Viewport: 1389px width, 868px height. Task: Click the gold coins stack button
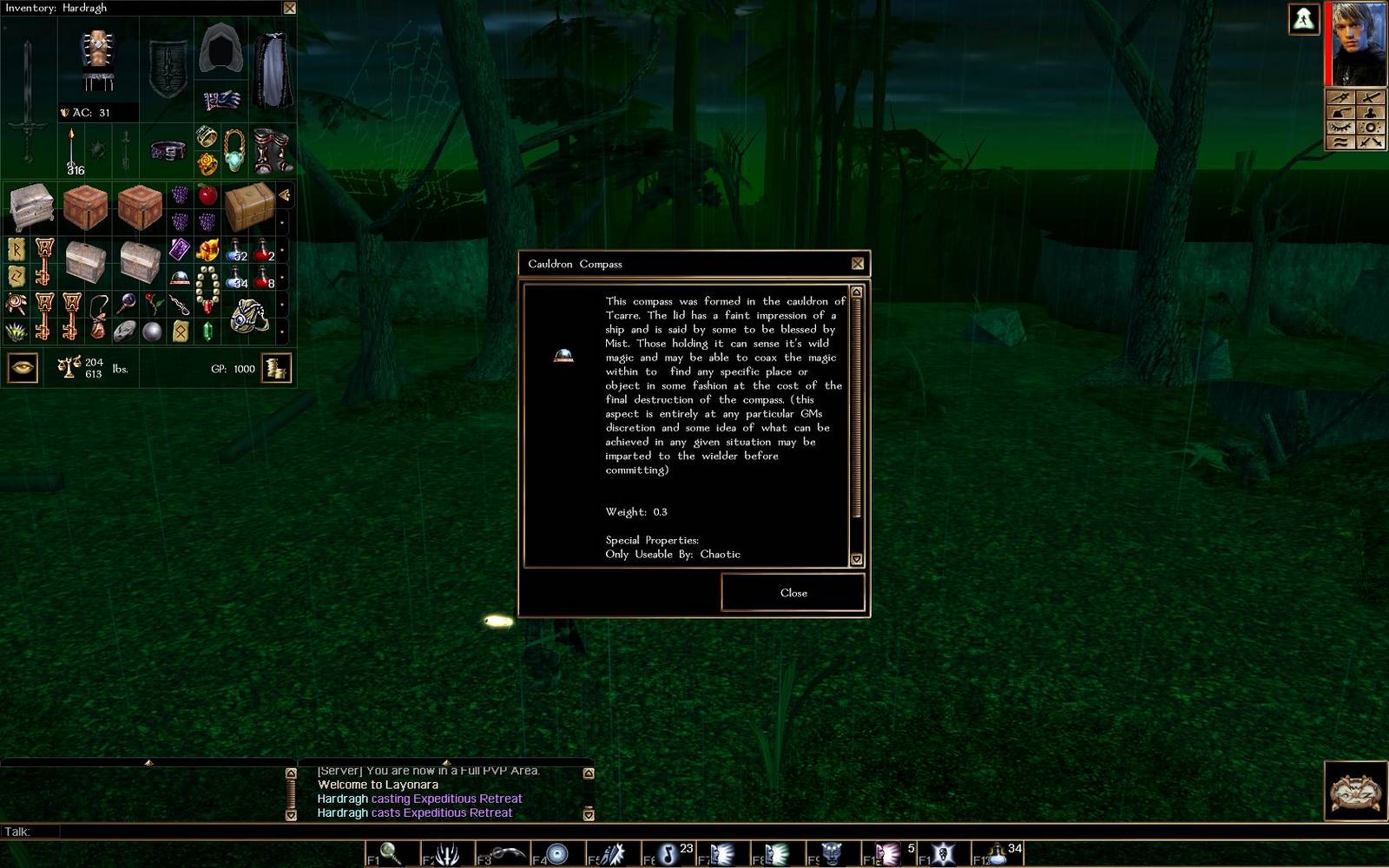tap(276, 368)
